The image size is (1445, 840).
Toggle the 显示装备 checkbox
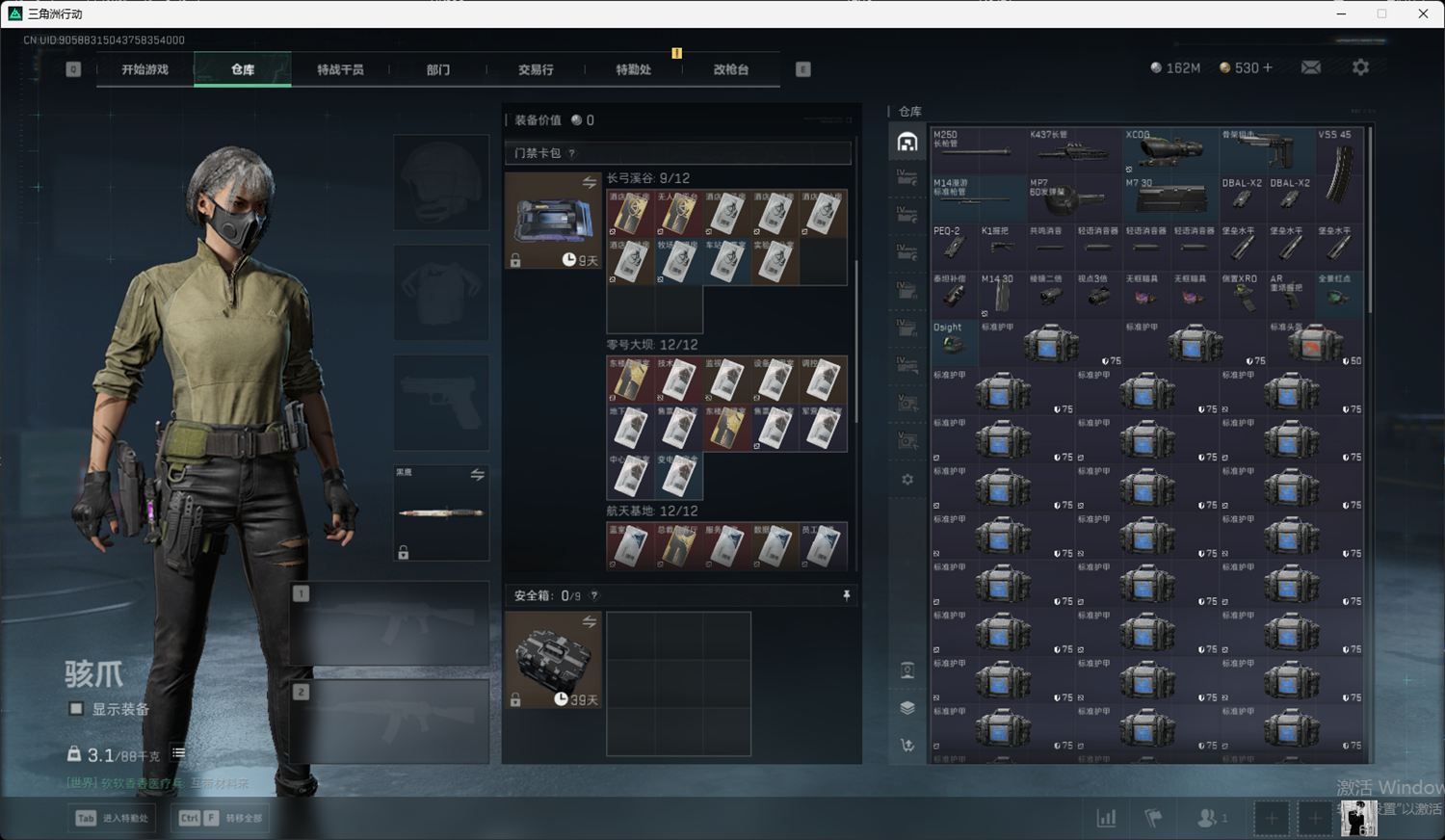point(76,709)
